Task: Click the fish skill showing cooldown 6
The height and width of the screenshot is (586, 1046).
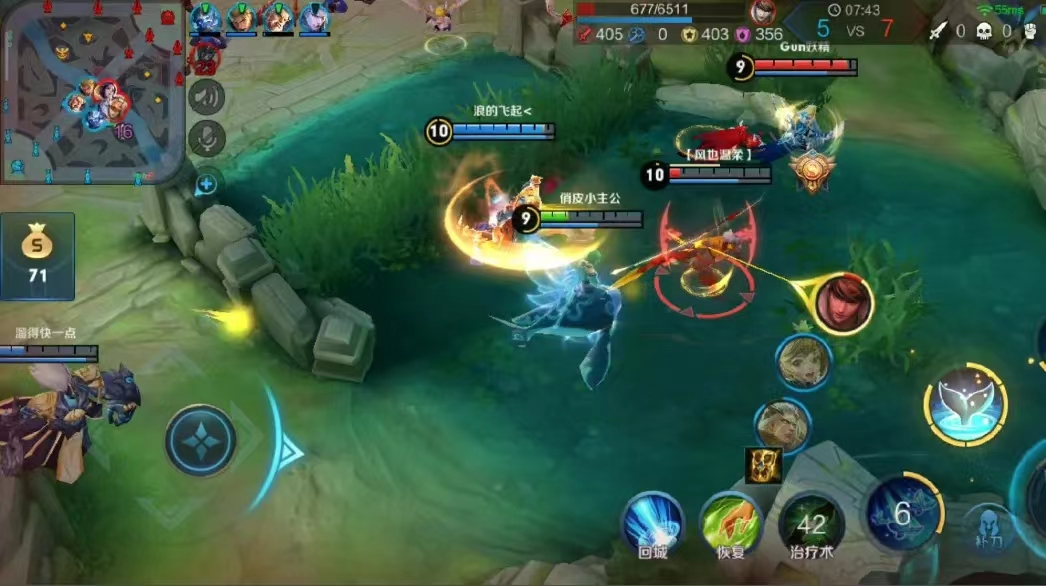Action: pos(902,514)
